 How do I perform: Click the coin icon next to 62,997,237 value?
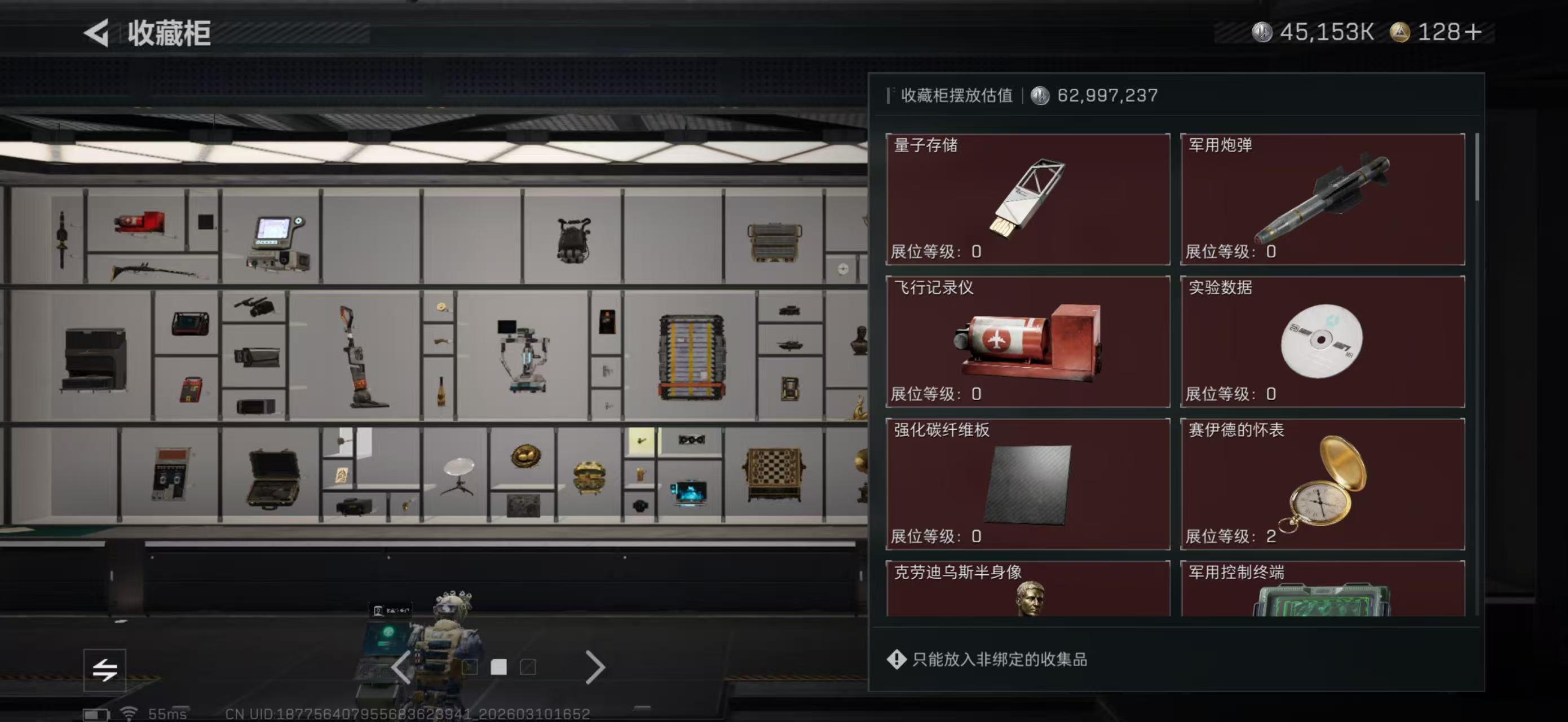(x=1040, y=95)
